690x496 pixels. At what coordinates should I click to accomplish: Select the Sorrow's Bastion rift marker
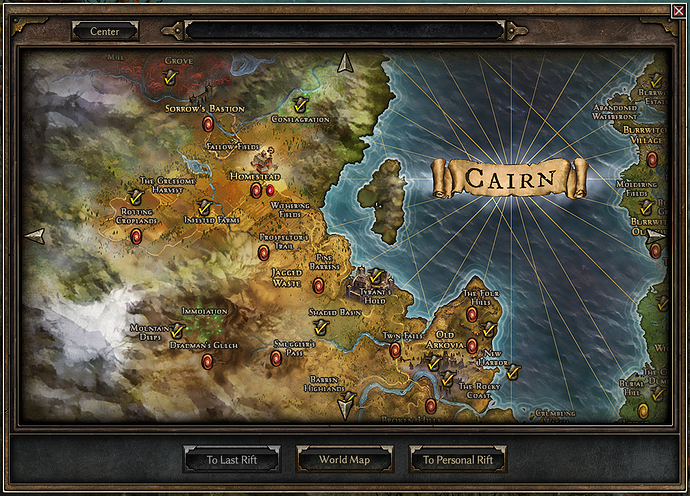click(208, 124)
